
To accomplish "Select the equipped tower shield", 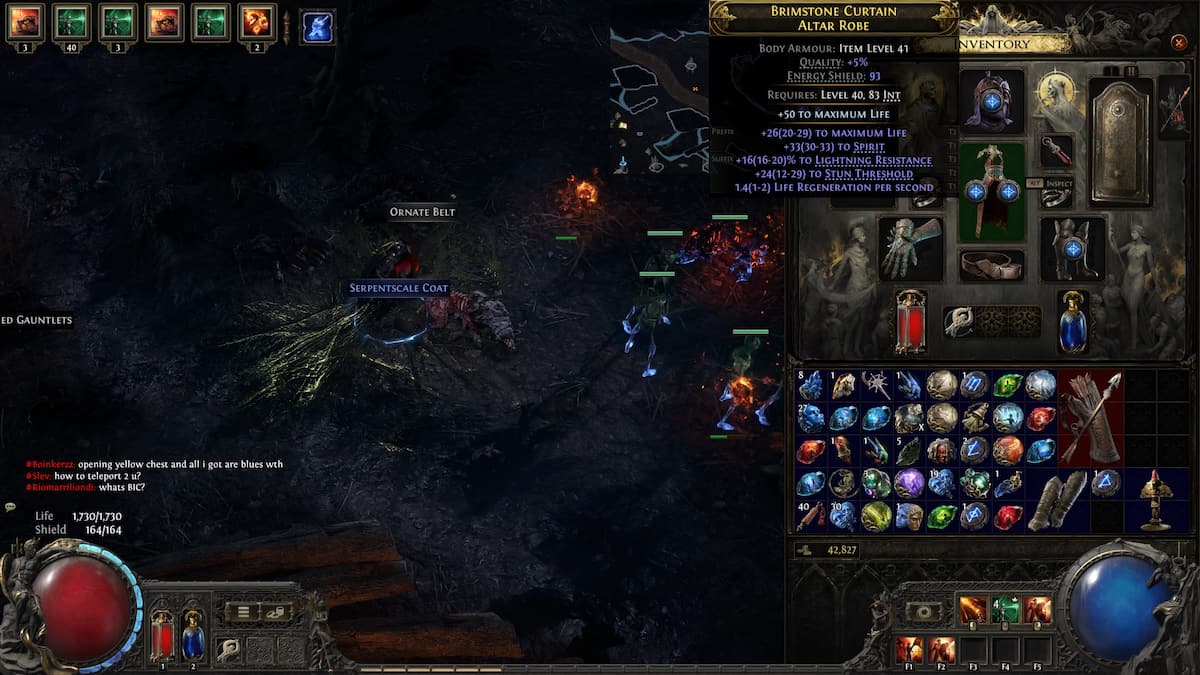I will pyautogui.click(x=1121, y=141).
